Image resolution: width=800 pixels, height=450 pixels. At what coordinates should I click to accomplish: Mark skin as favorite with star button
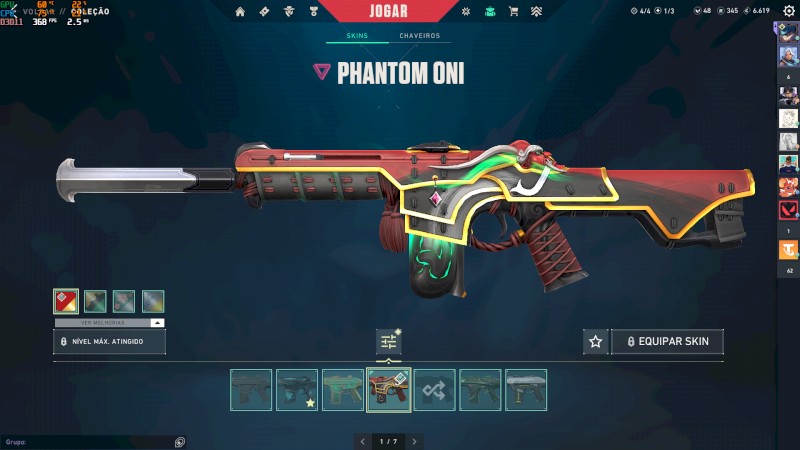point(596,342)
